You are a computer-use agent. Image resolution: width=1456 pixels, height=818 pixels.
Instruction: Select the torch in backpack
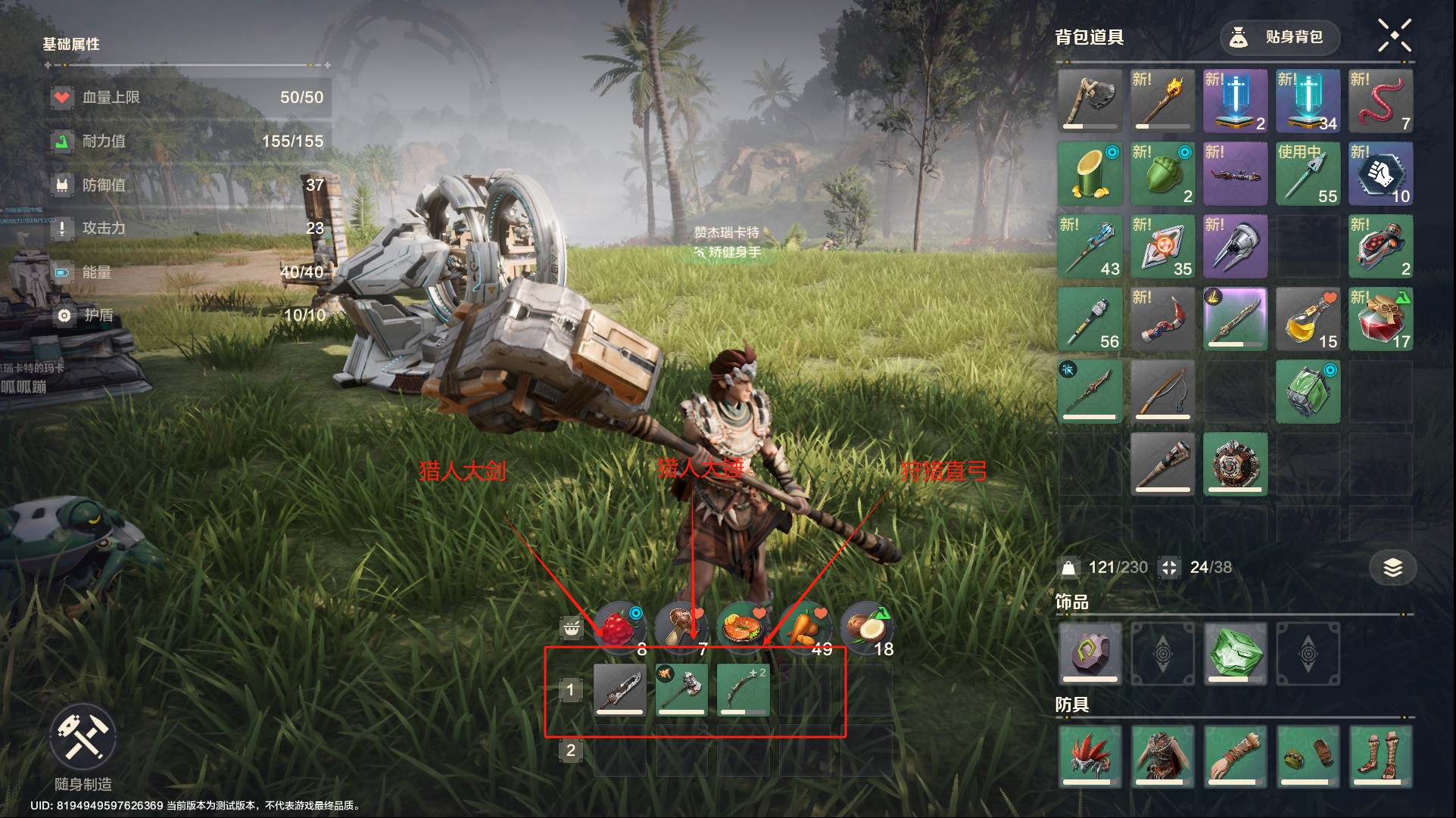click(1162, 101)
